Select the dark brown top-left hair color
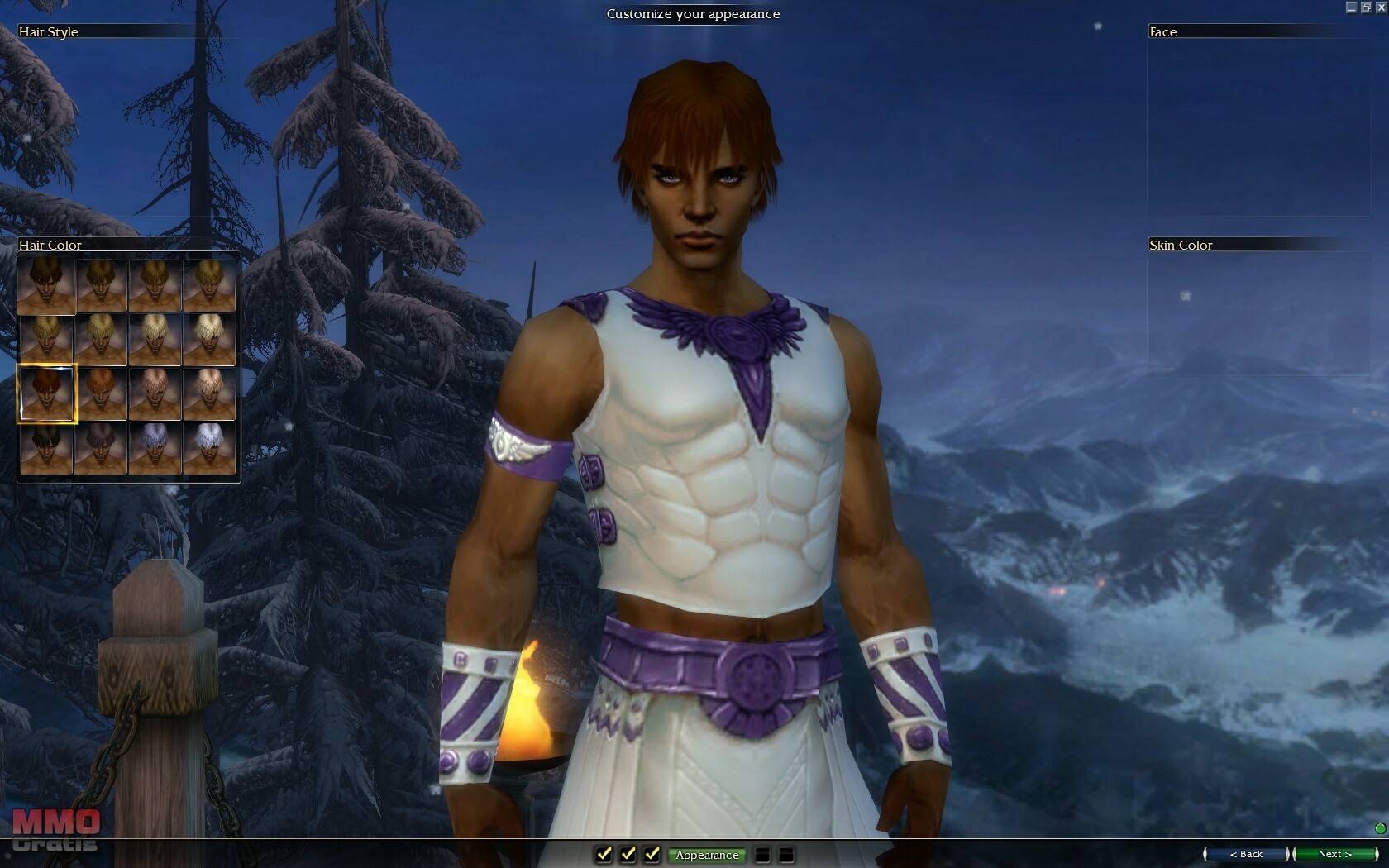Screen dimensions: 1389x868 (46, 284)
